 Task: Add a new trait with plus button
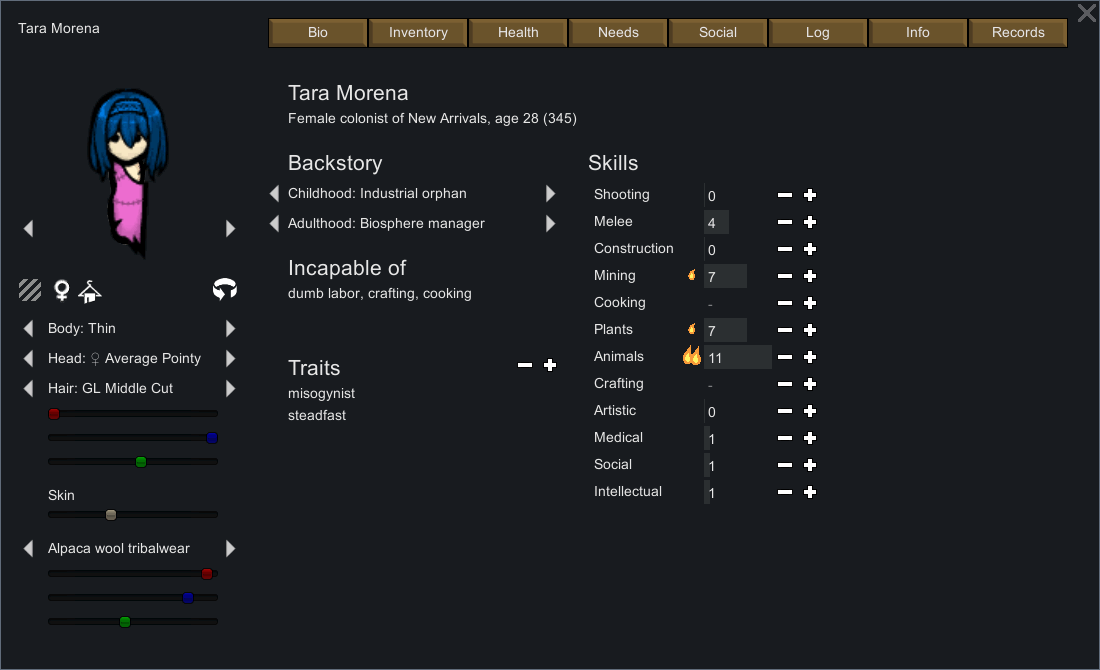[550, 366]
